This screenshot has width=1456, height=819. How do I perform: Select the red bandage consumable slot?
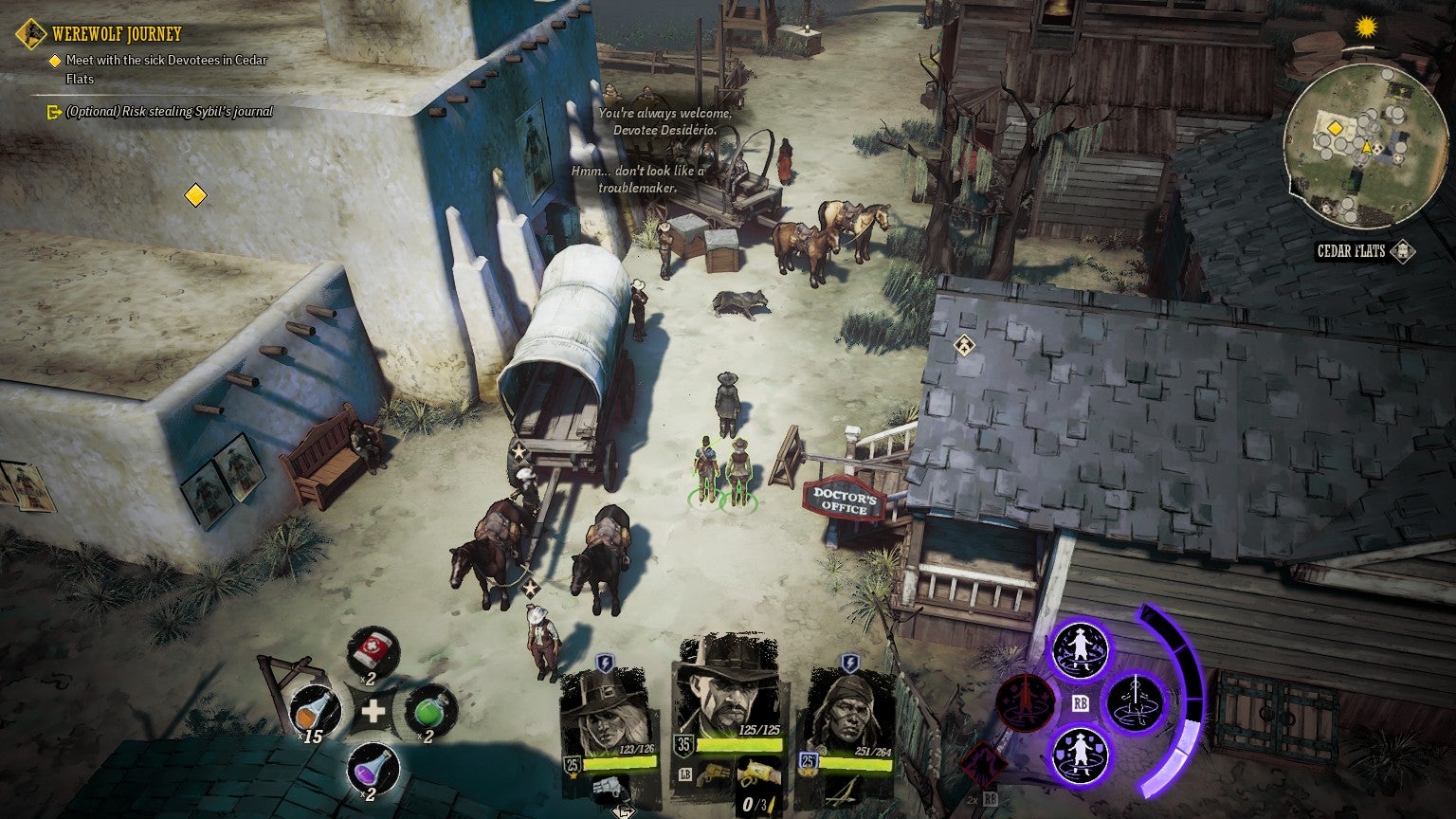pyautogui.click(x=373, y=653)
